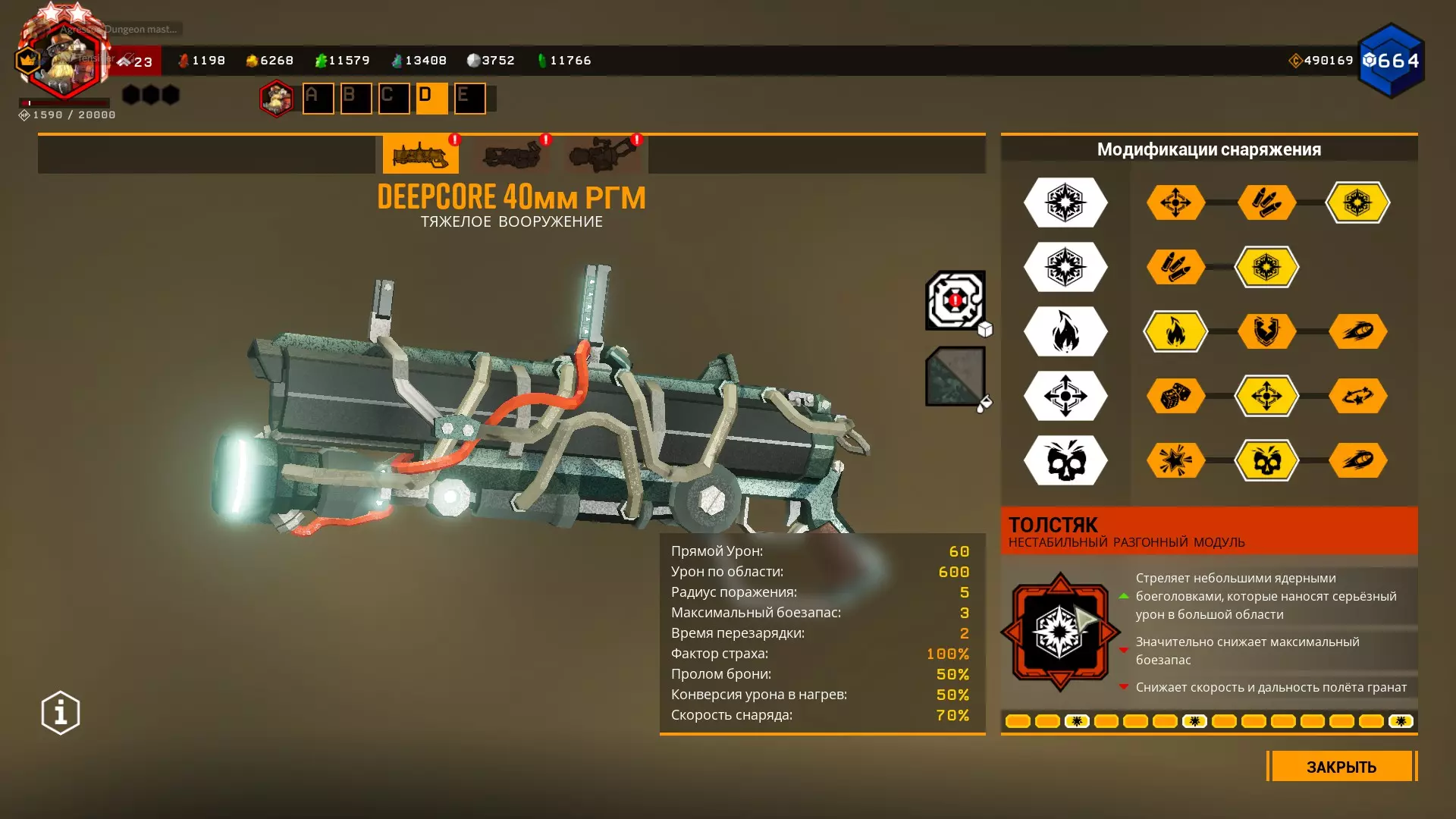Image resolution: width=1456 pixels, height=819 pixels.
Task: Select loadout D tab
Action: pos(431,98)
